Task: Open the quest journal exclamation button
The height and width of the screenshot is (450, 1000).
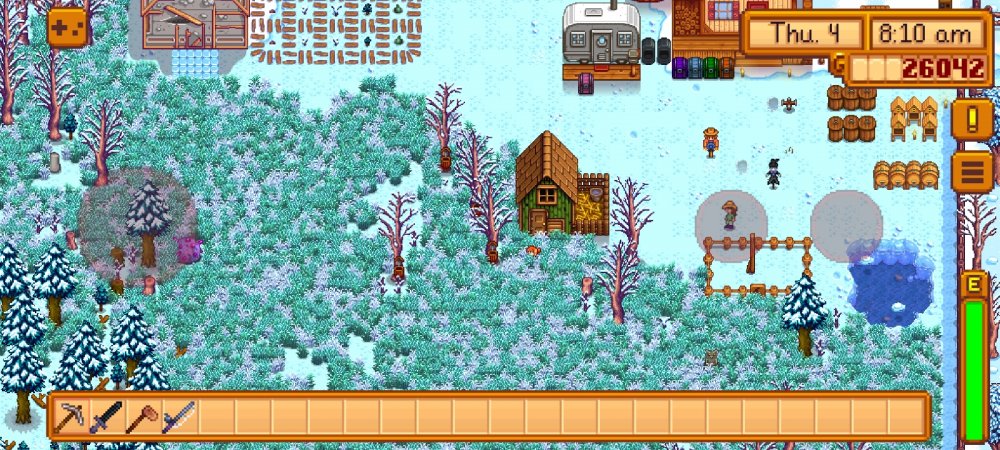Action: click(x=970, y=119)
